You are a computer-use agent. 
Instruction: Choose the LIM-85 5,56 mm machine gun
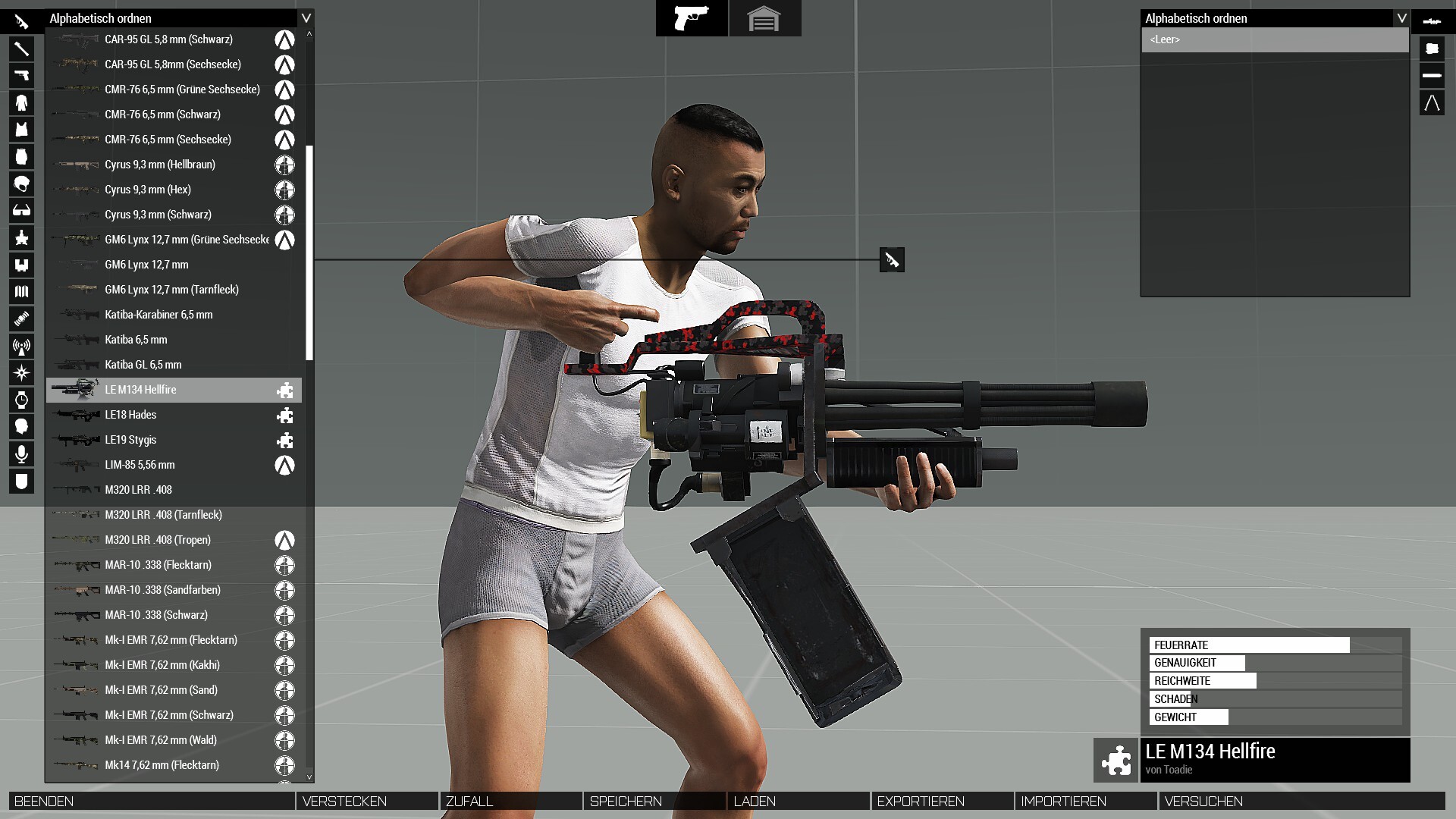click(174, 465)
